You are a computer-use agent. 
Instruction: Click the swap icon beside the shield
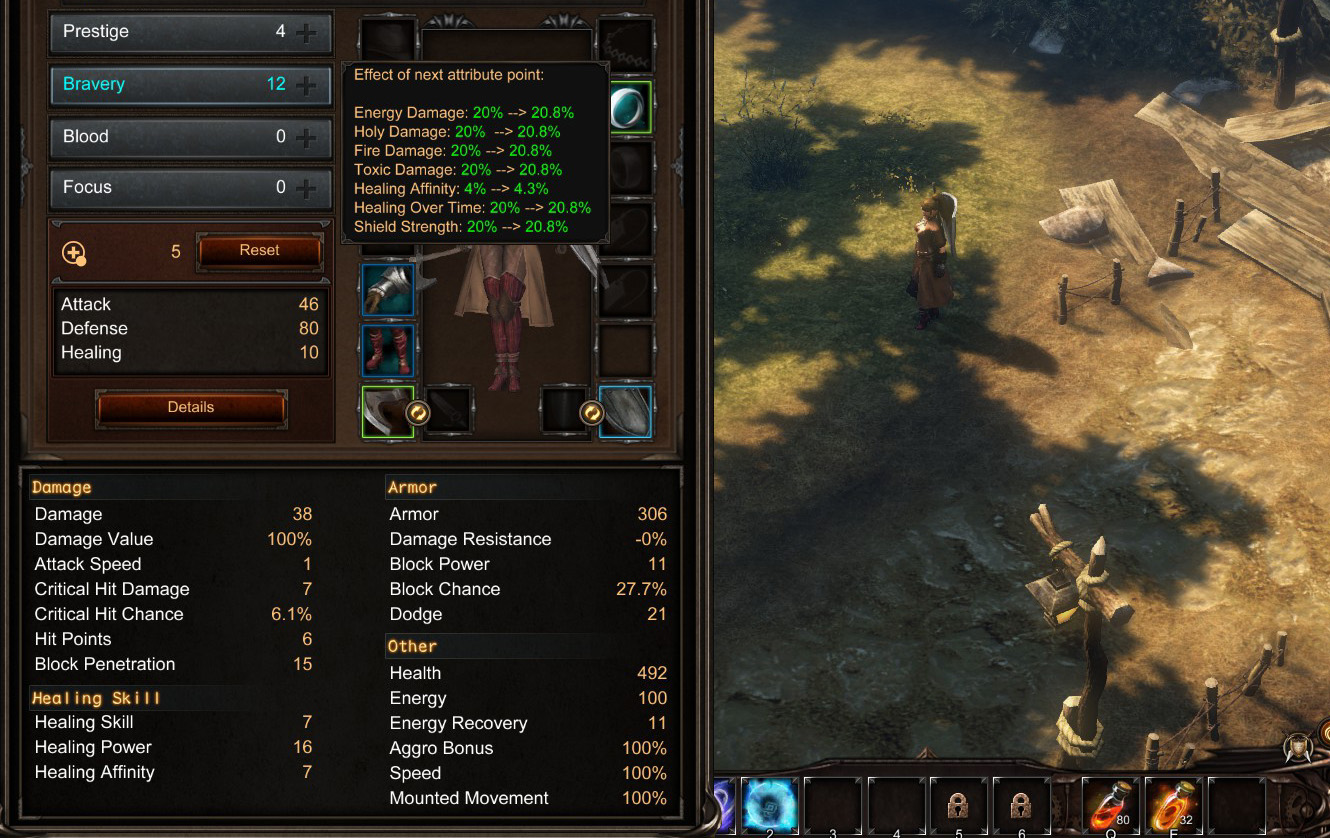[591, 412]
